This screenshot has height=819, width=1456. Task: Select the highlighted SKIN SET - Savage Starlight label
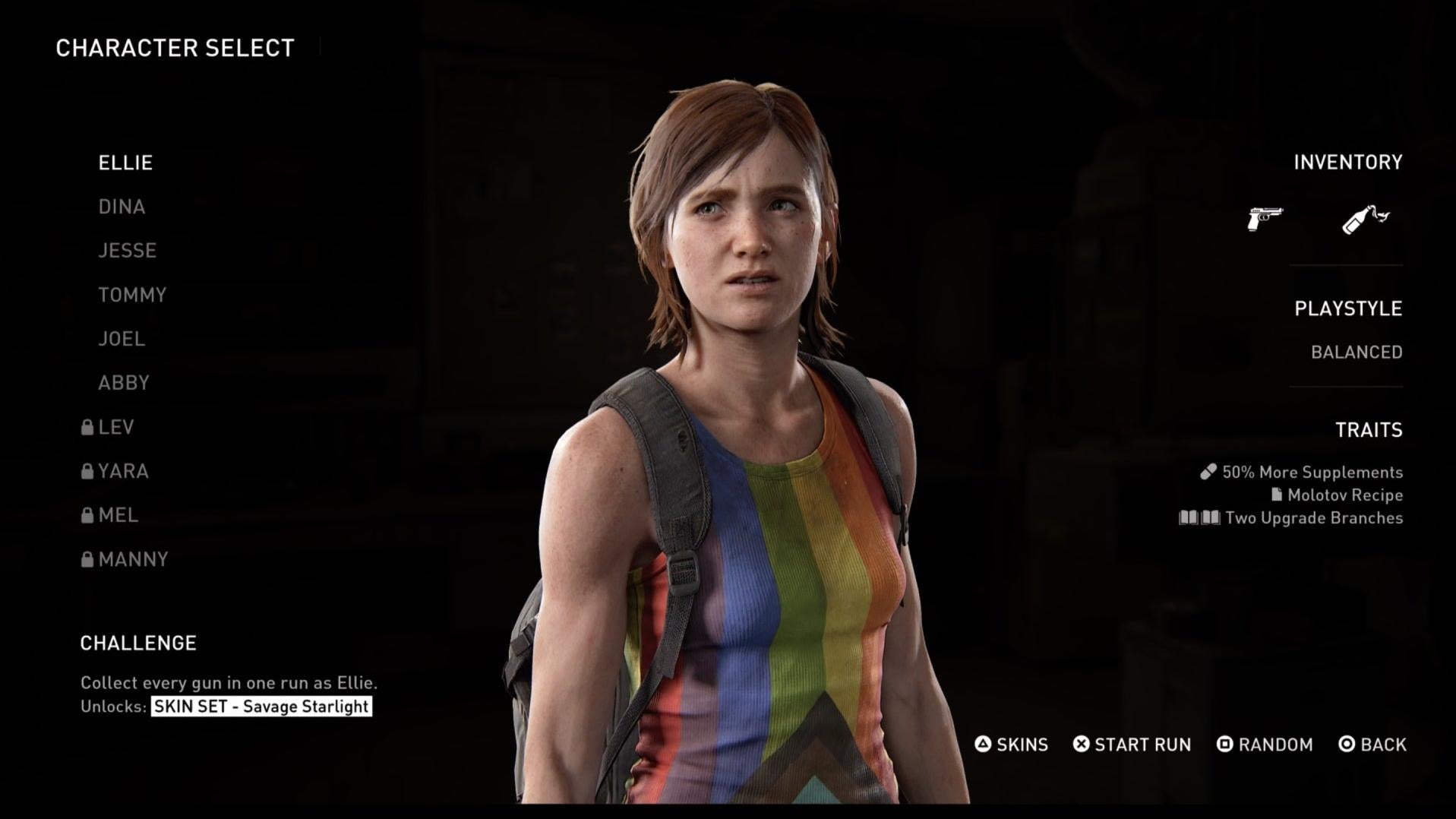(x=260, y=707)
